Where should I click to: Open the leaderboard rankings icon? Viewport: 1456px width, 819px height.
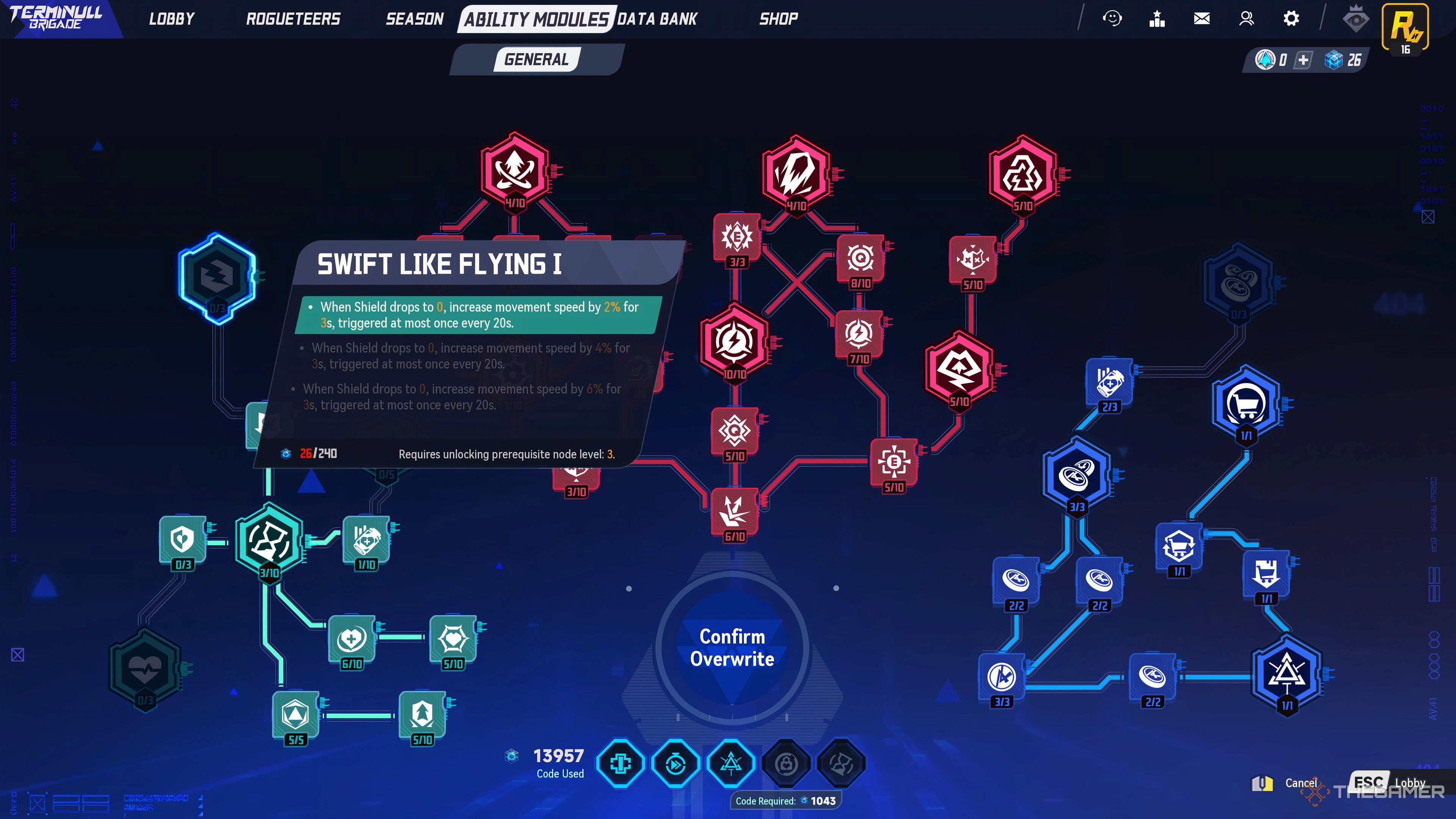[1156, 19]
